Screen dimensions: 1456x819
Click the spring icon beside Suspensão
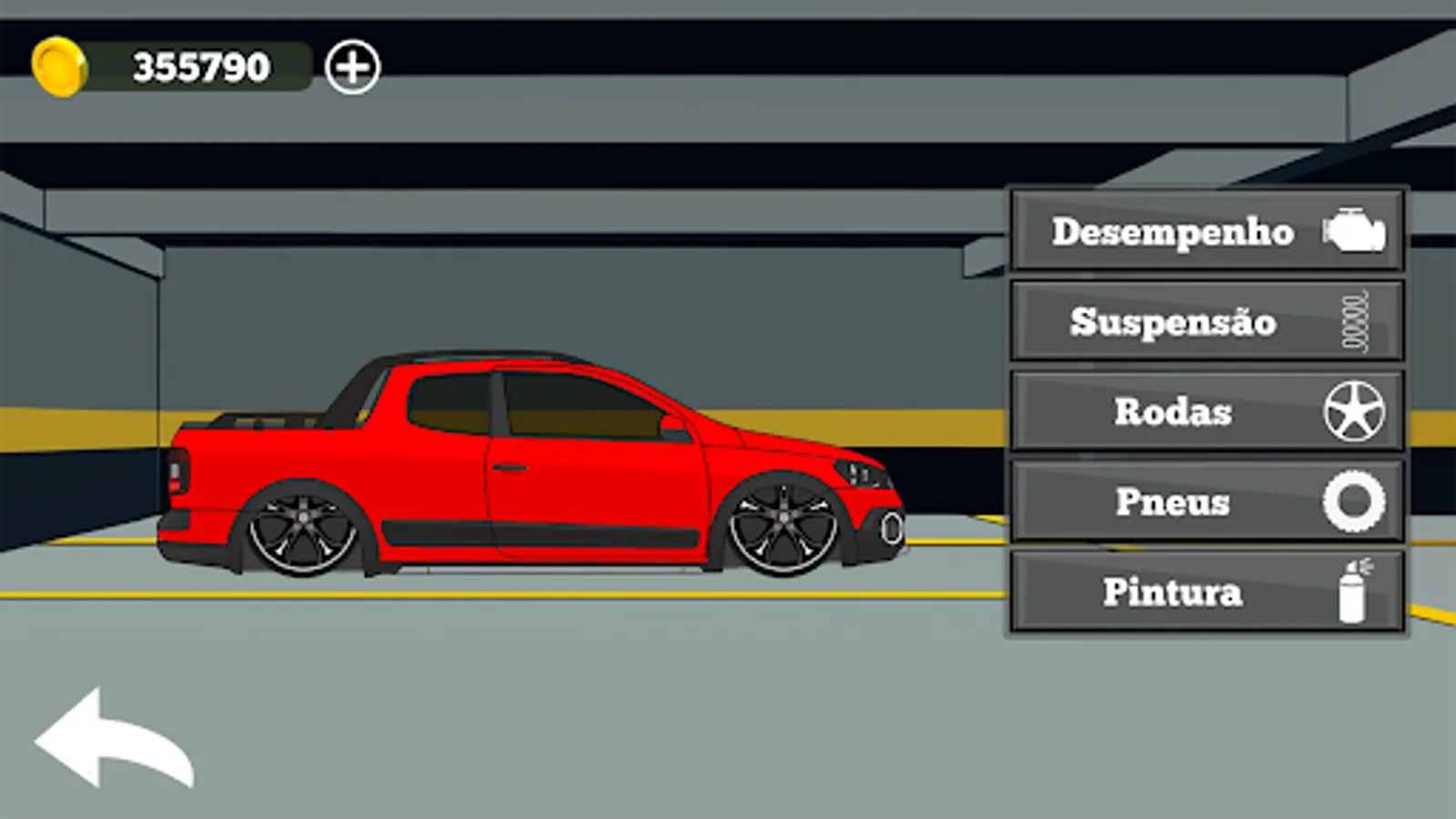(x=1353, y=321)
